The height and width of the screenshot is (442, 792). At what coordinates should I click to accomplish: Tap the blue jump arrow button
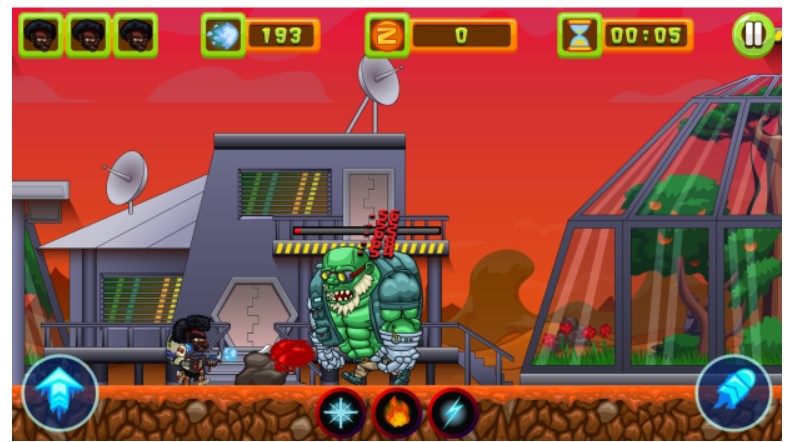click(x=60, y=393)
